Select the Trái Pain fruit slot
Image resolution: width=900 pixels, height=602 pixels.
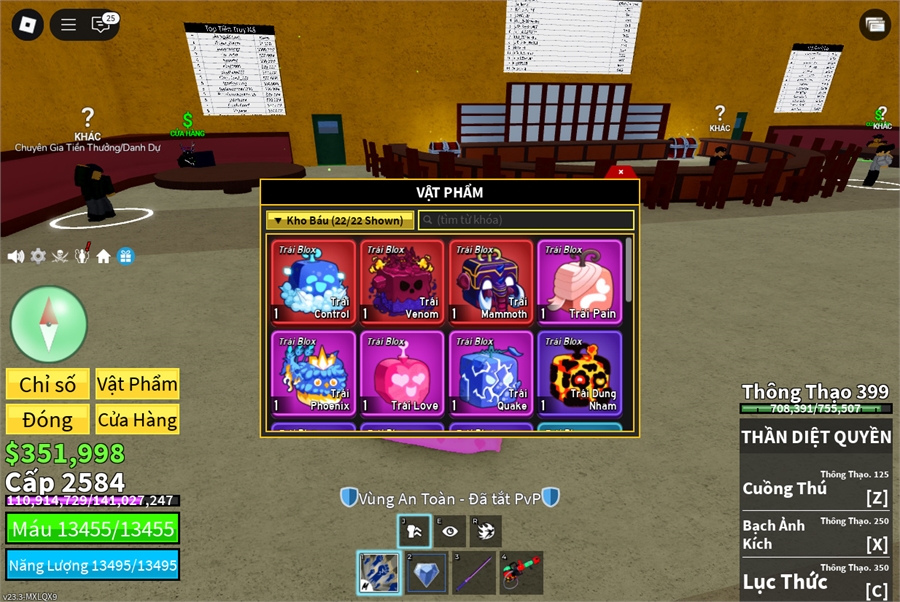coord(579,283)
